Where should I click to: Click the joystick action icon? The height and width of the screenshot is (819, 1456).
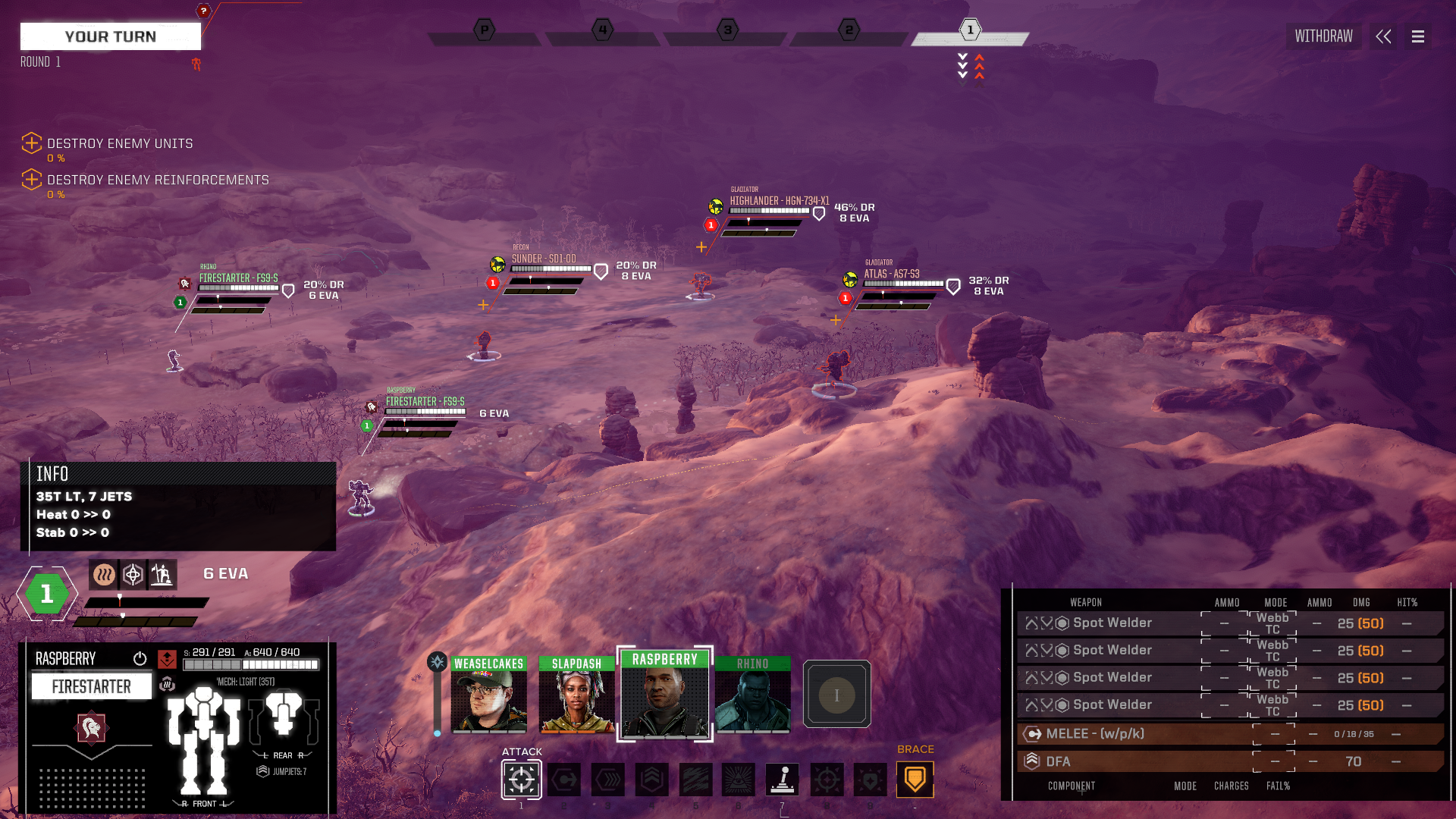[783, 780]
